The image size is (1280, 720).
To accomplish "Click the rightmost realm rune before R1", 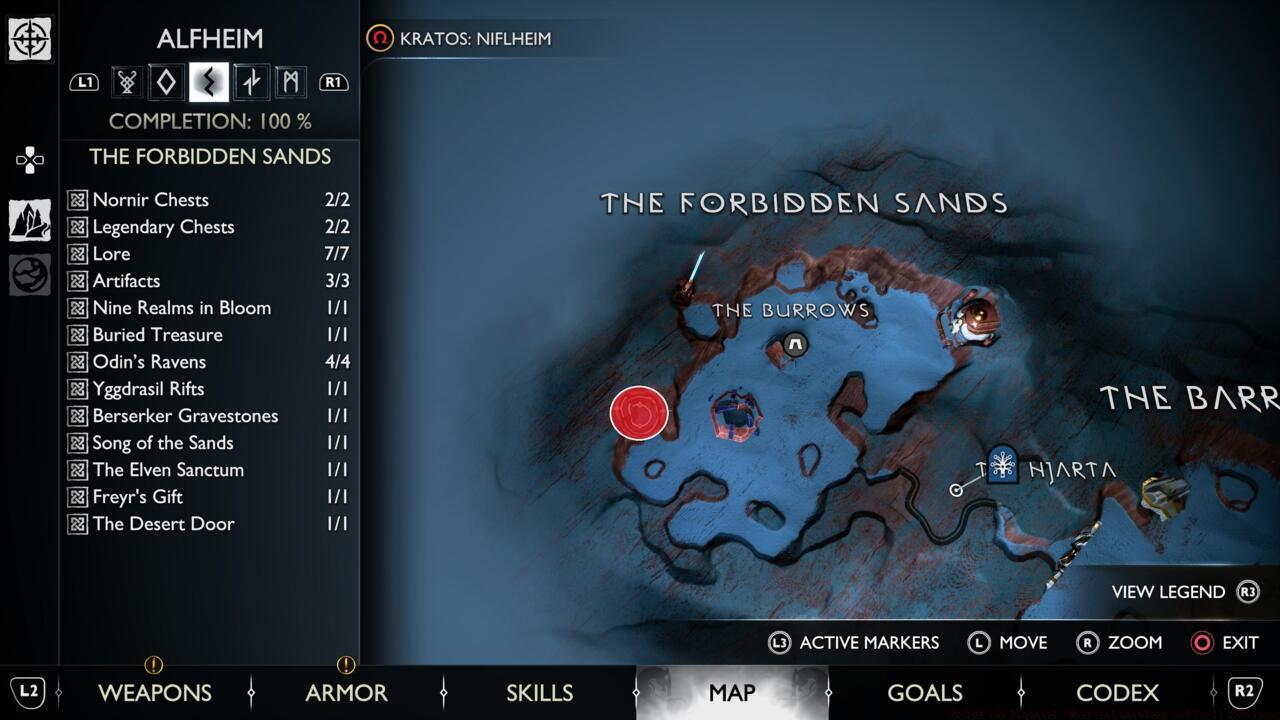I will coord(290,81).
